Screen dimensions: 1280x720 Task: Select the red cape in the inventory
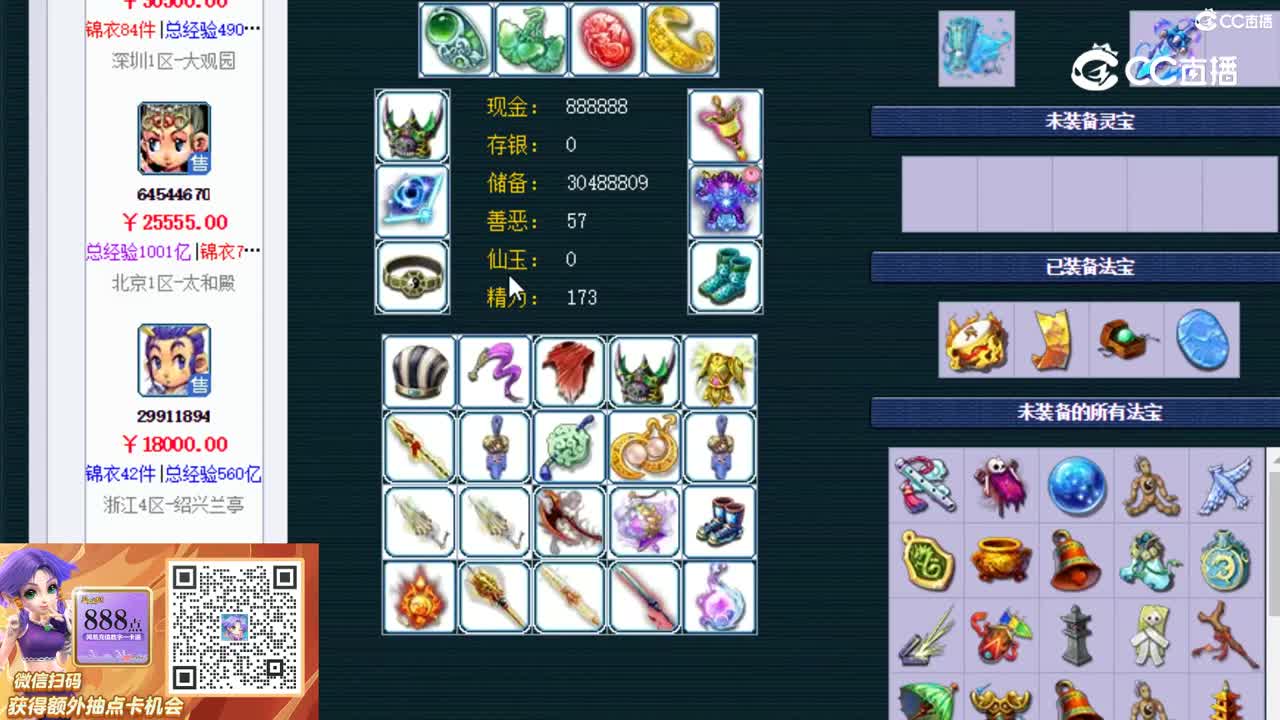tap(568, 371)
